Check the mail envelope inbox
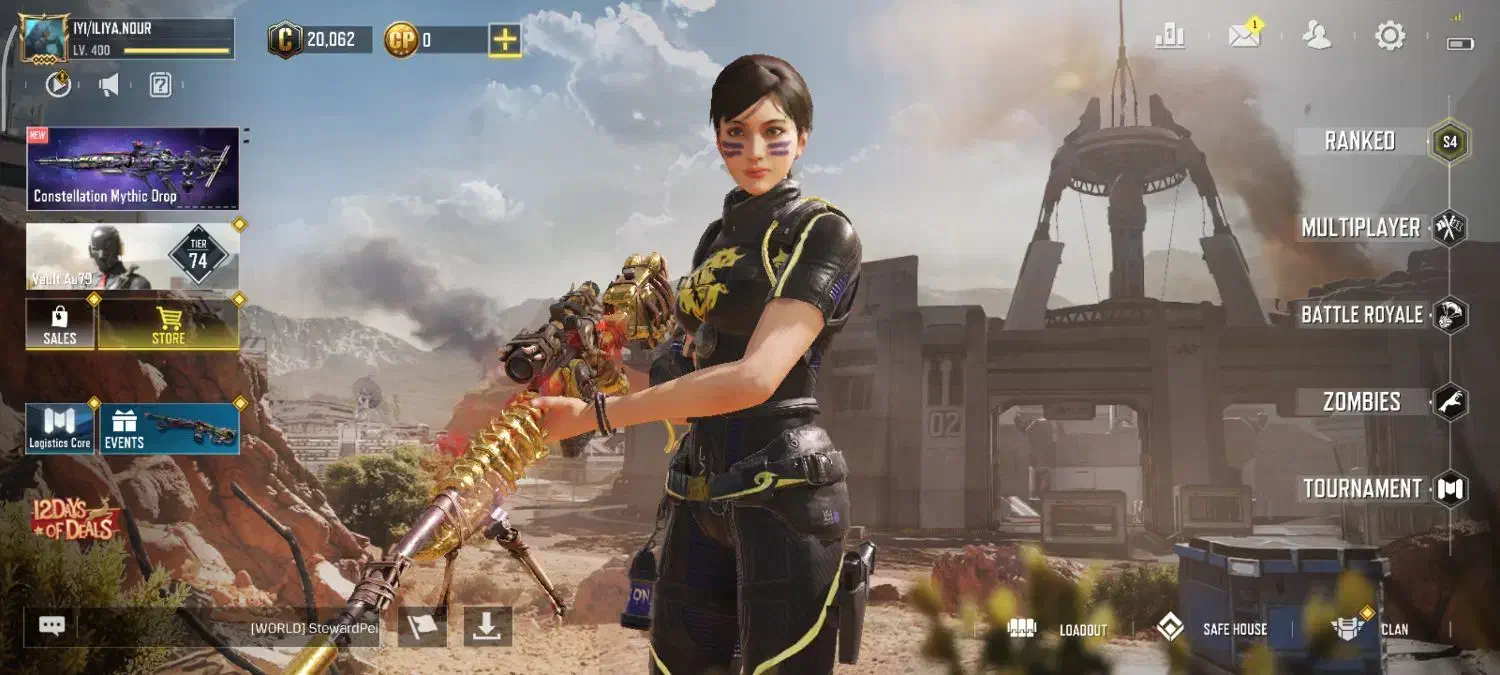 pyautogui.click(x=1244, y=37)
